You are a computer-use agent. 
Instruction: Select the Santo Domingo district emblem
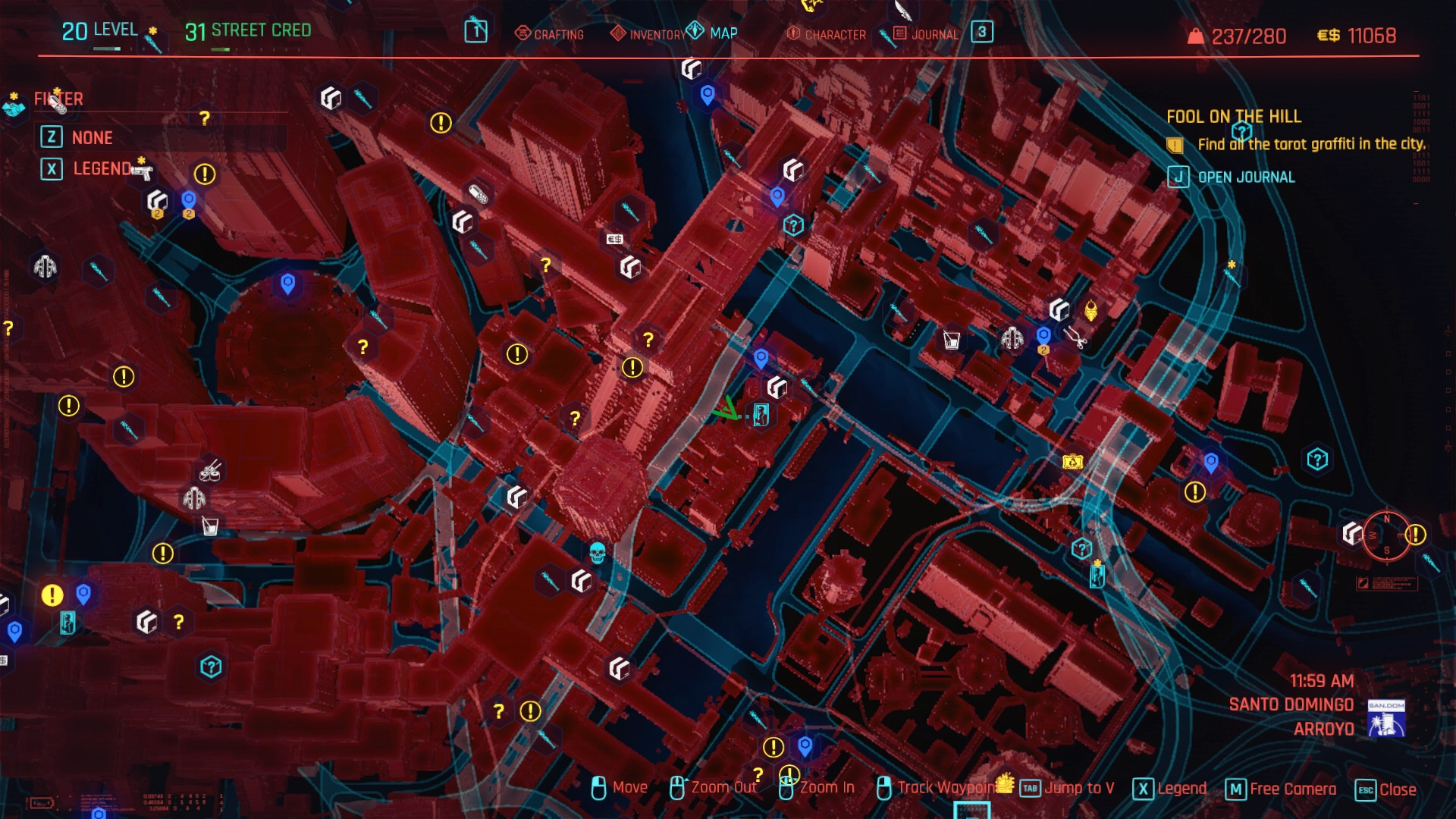click(x=1386, y=718)
